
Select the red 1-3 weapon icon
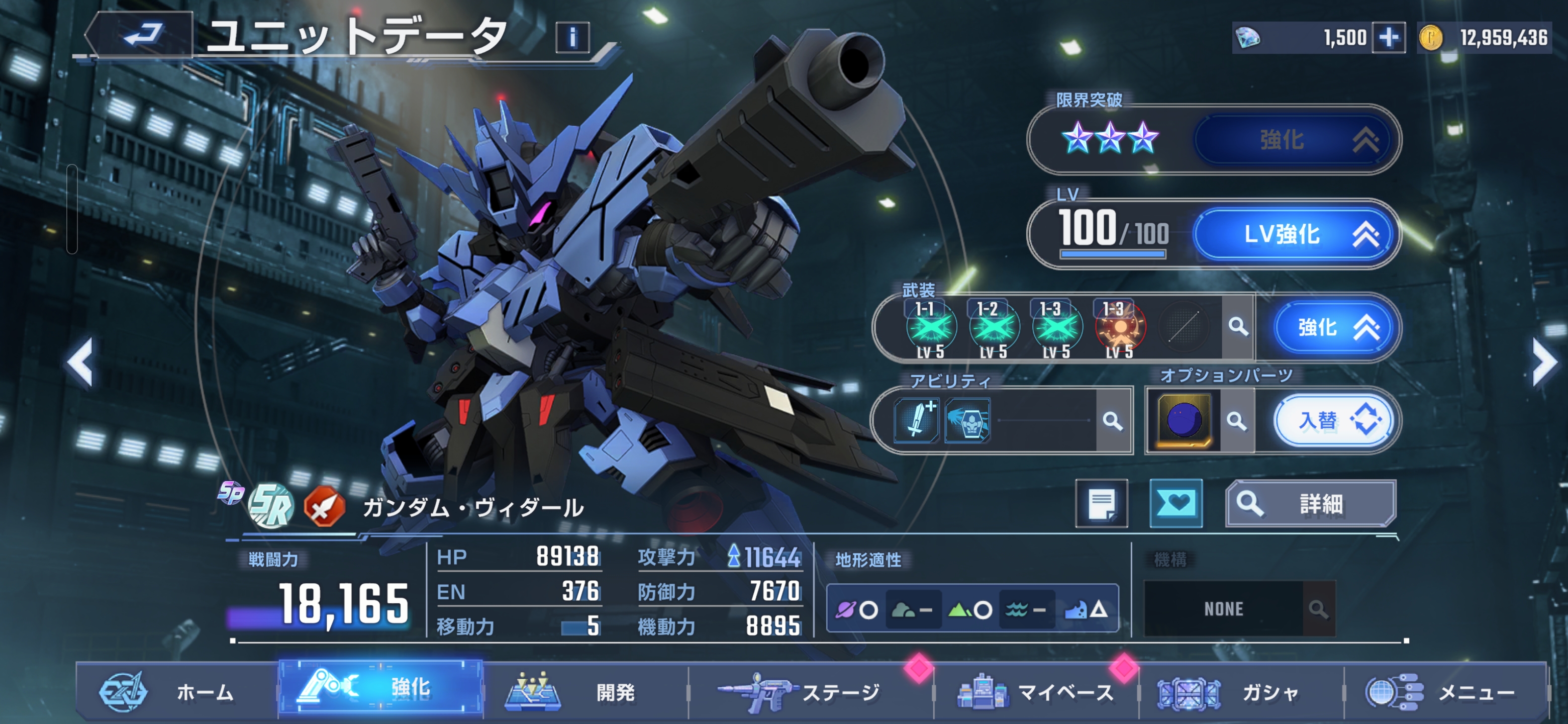click(x=1119, y=329)
